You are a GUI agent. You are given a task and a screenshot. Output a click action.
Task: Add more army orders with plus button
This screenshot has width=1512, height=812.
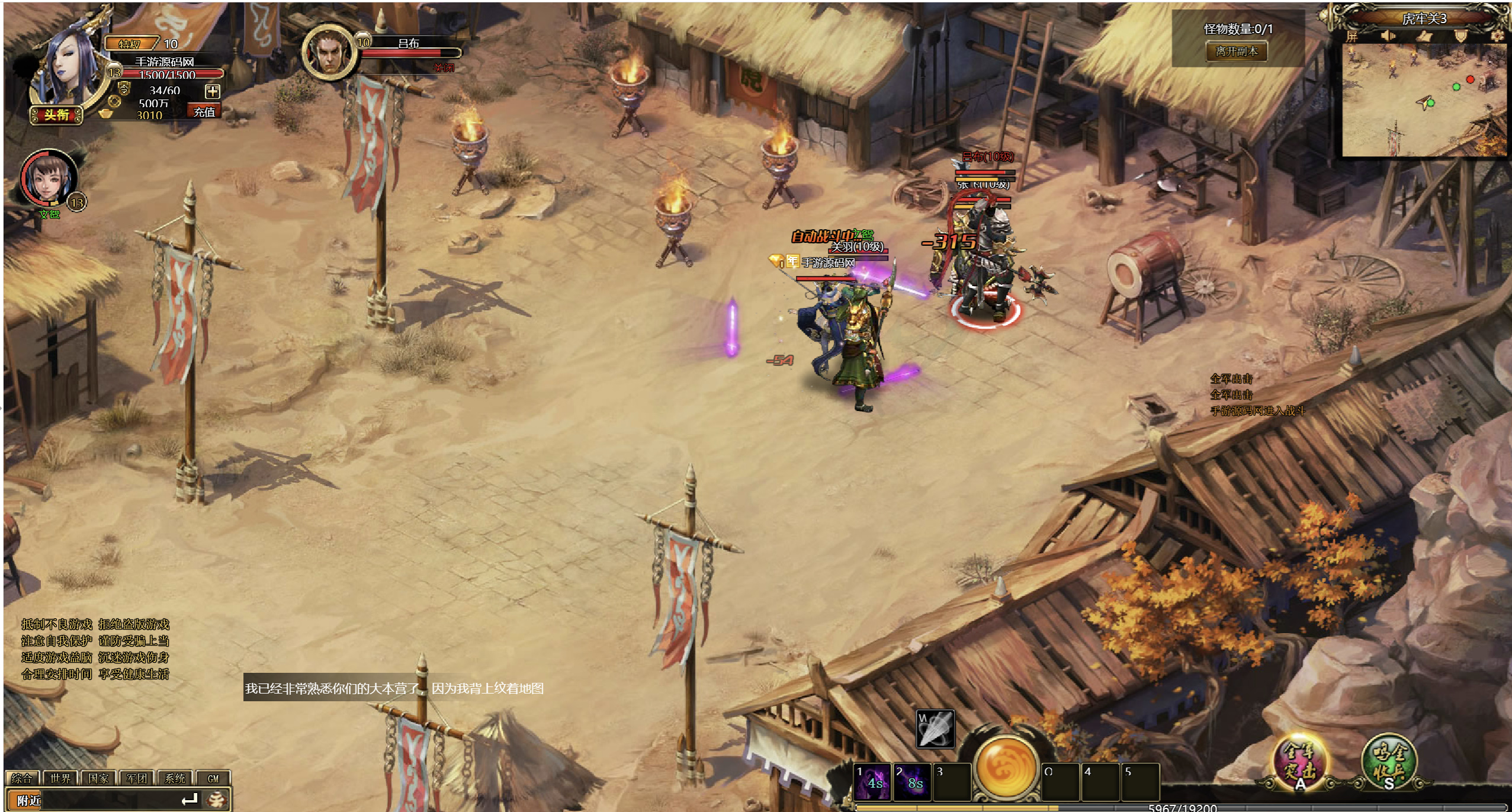pos(212,91)
